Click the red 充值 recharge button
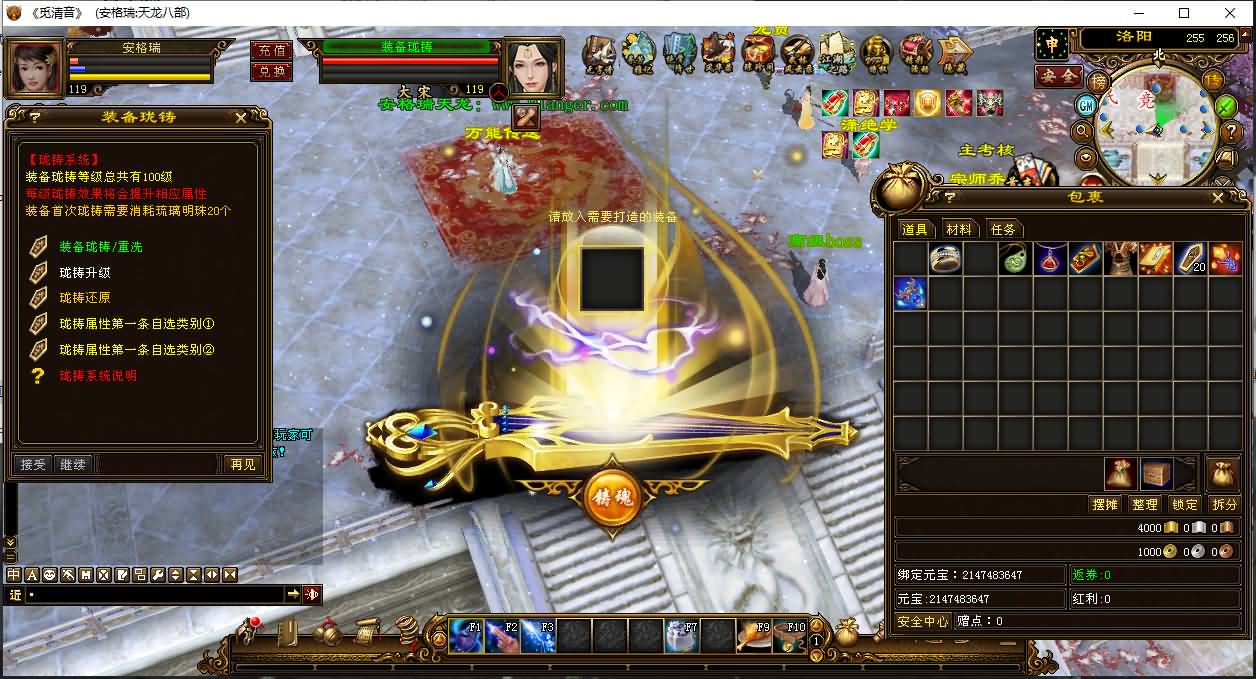The width and height of the screenshot is (1256, 679). point(272,50)
